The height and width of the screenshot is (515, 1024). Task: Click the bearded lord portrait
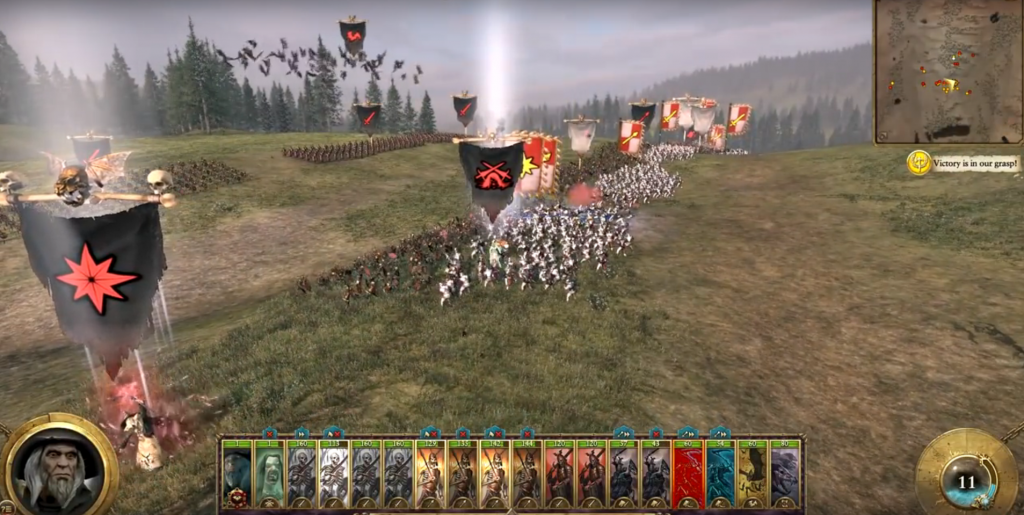(60, 466)
